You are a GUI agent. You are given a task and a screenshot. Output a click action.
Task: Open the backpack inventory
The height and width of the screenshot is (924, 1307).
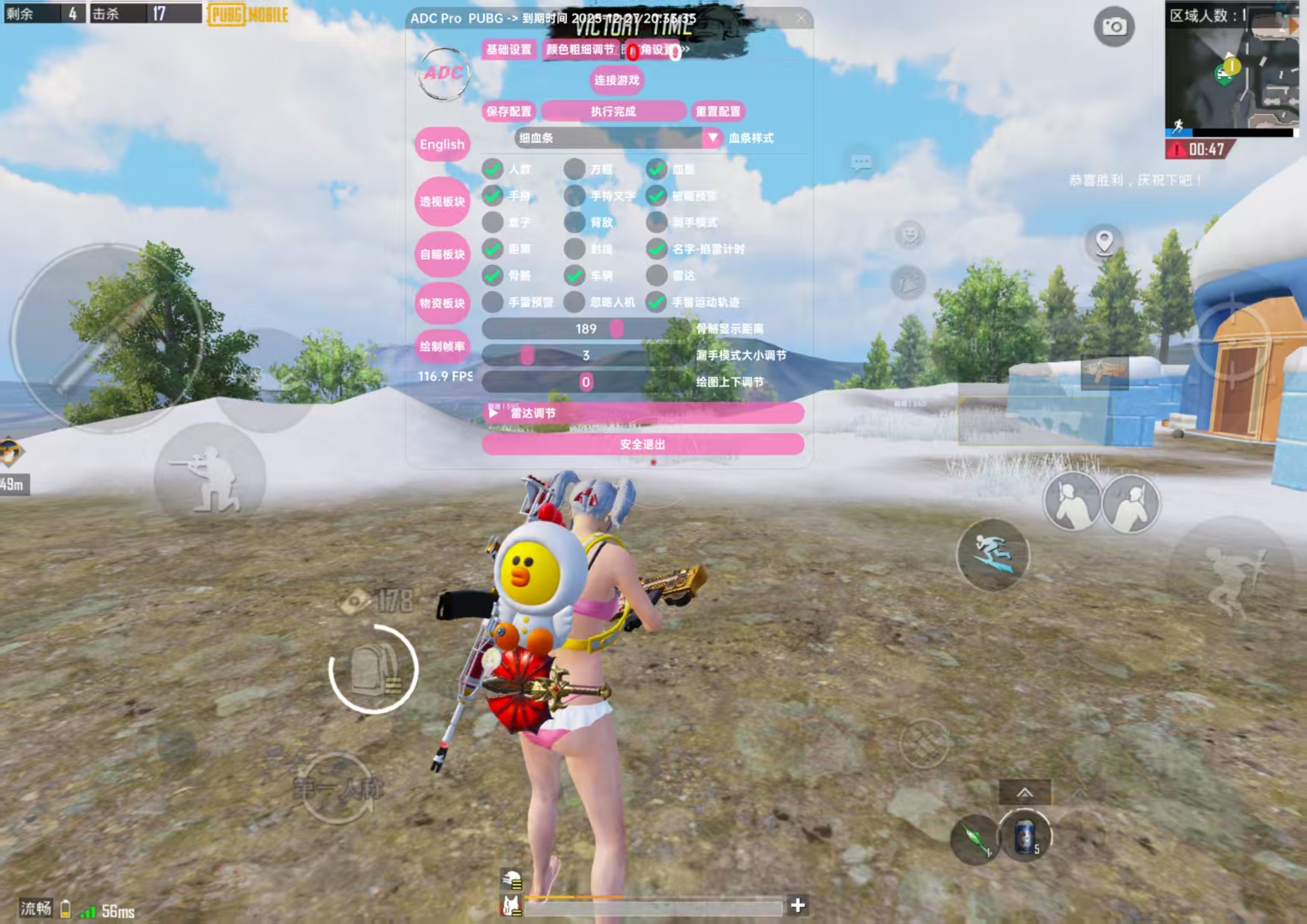(x=373, y=670)
